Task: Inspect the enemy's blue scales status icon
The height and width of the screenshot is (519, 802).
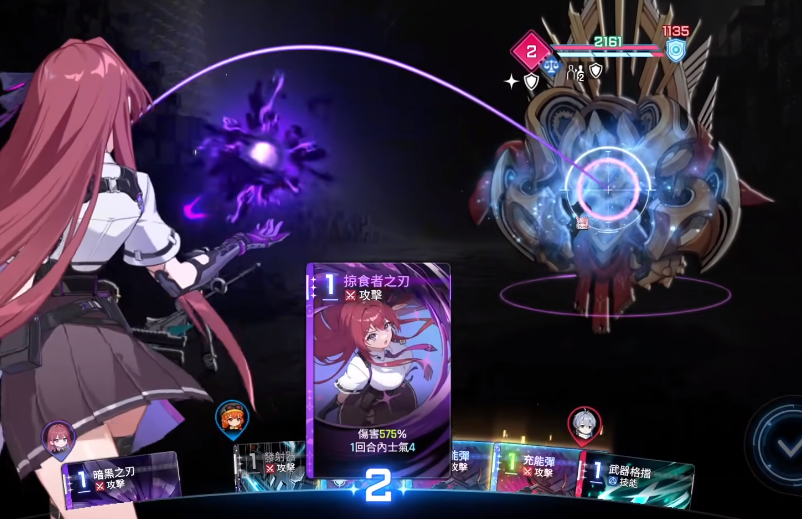Action: (x=551, y=72)
